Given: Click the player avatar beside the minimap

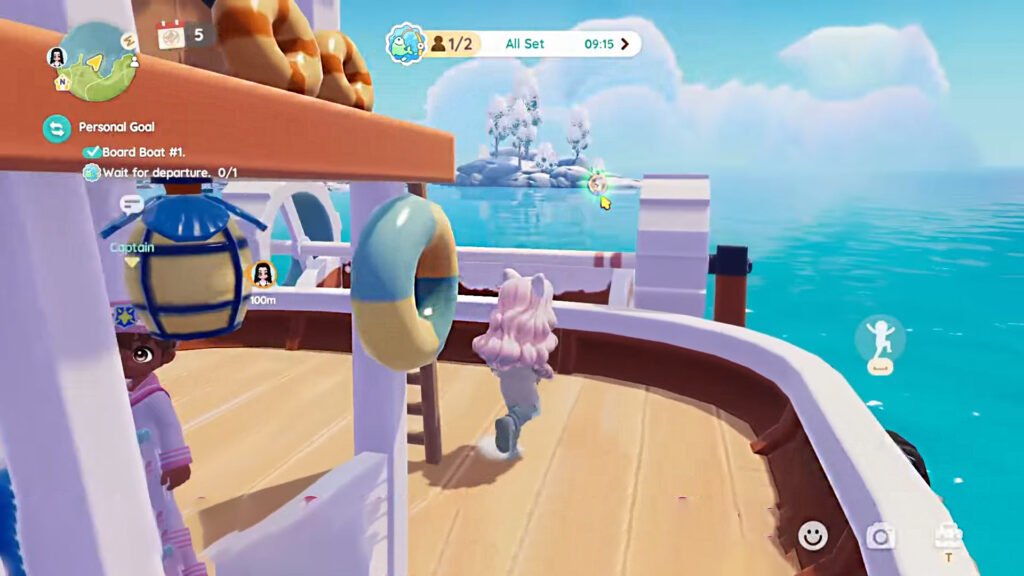Looking at the screenshot, I should tap(56, 57).
